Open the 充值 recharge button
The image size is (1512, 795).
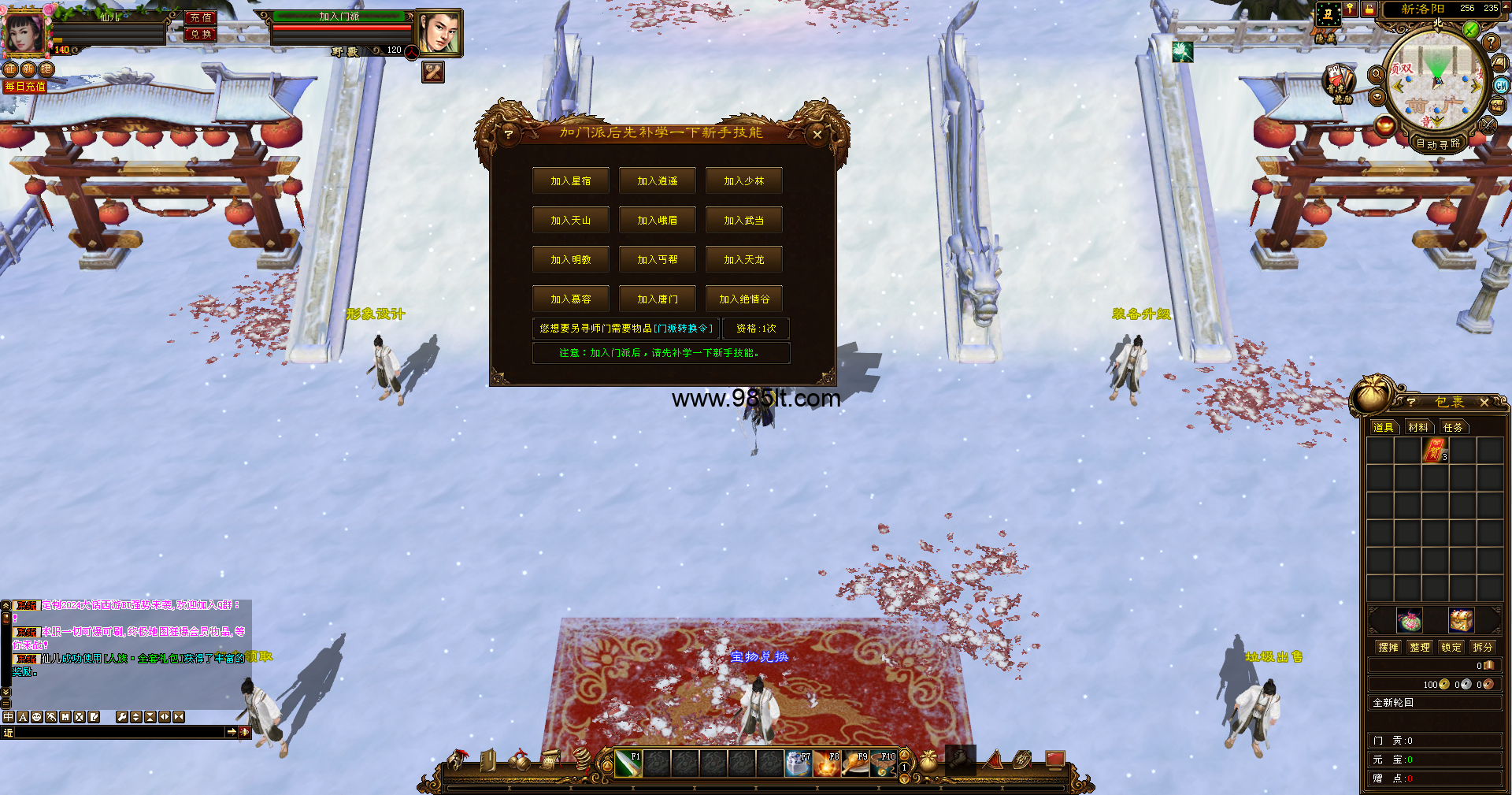(x=200, y=17)
